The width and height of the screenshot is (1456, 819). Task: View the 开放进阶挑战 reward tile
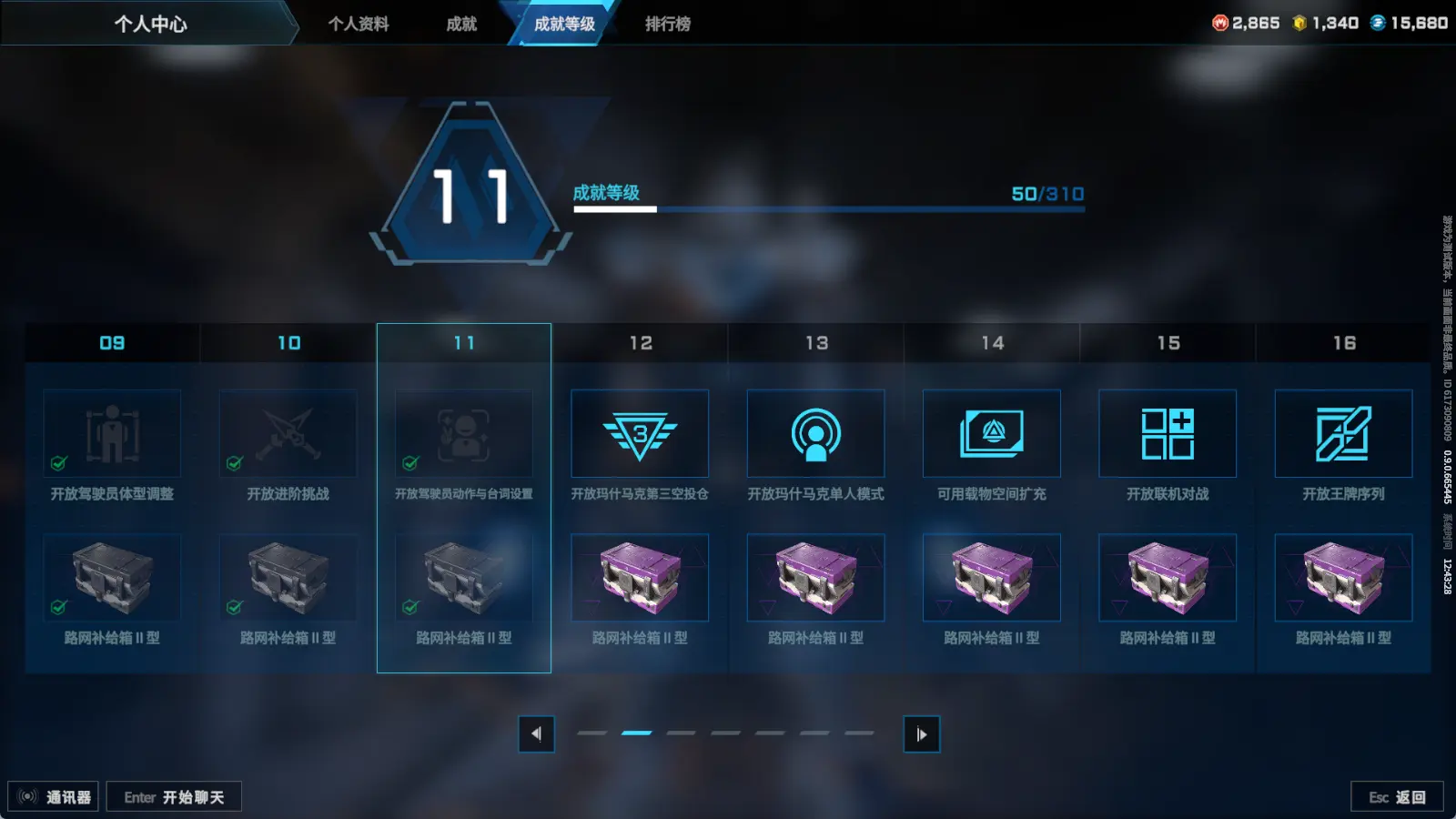288,434
